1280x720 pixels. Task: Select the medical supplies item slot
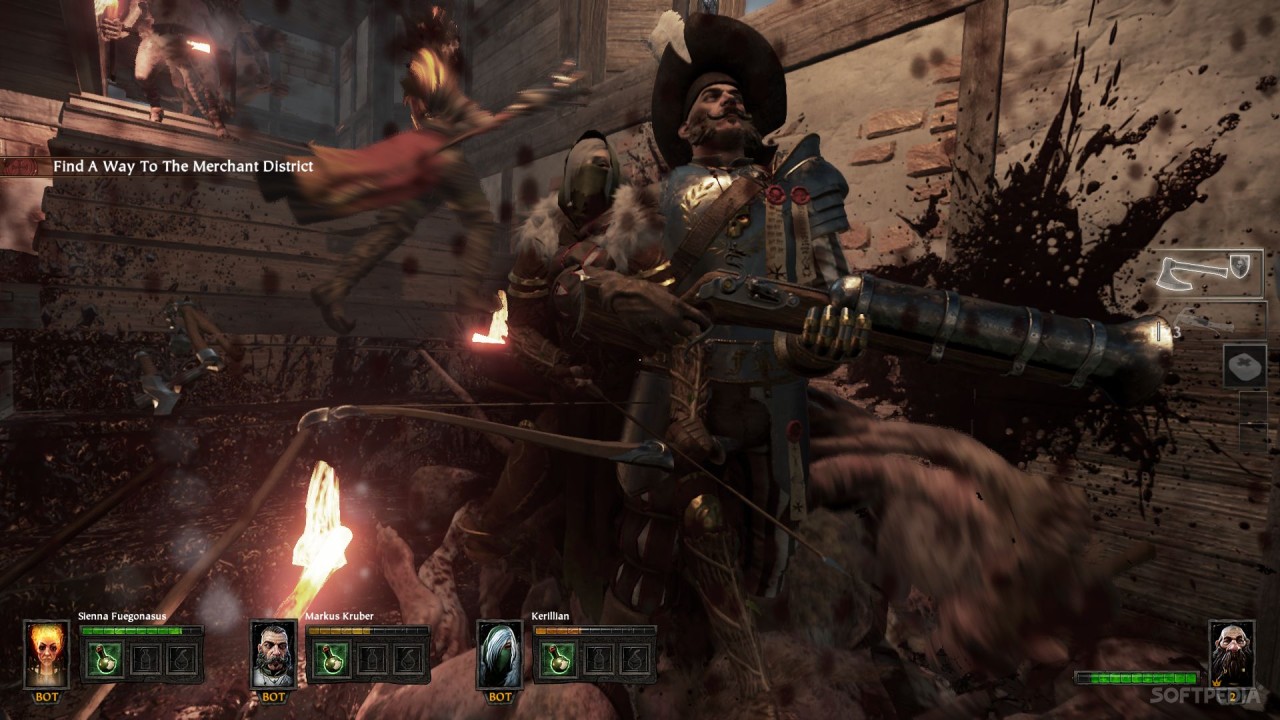[1244, 365]
